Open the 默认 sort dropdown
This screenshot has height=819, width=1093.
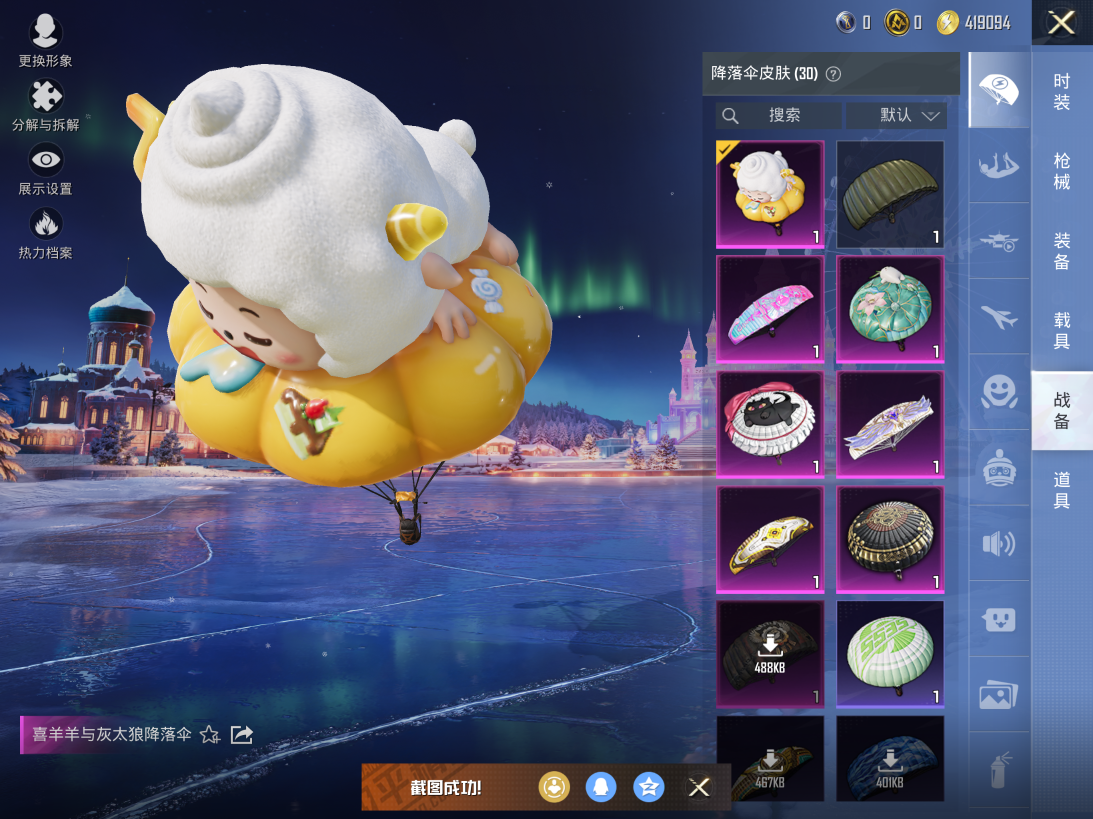point(896,116)
